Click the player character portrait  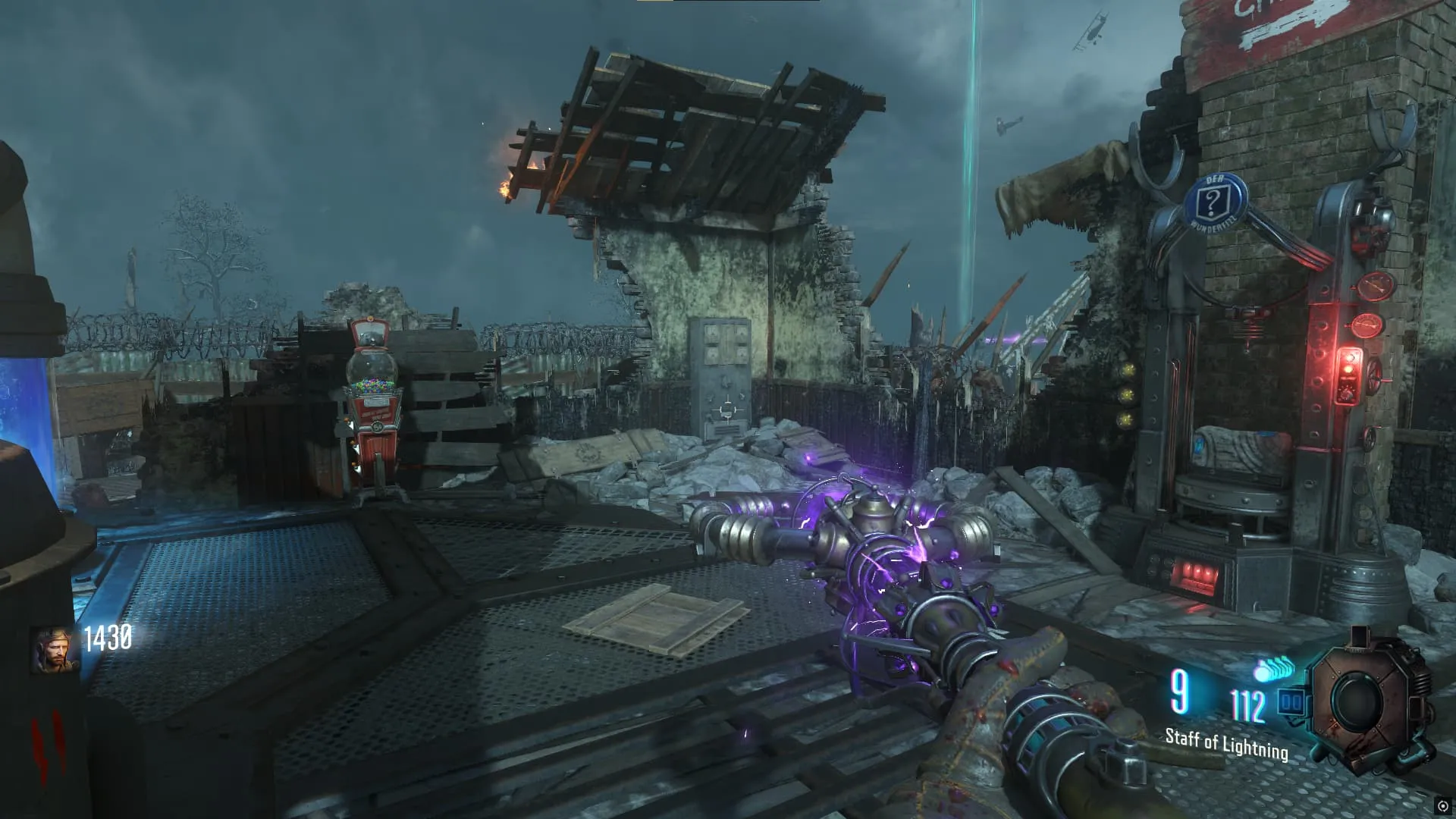(55, 649)
